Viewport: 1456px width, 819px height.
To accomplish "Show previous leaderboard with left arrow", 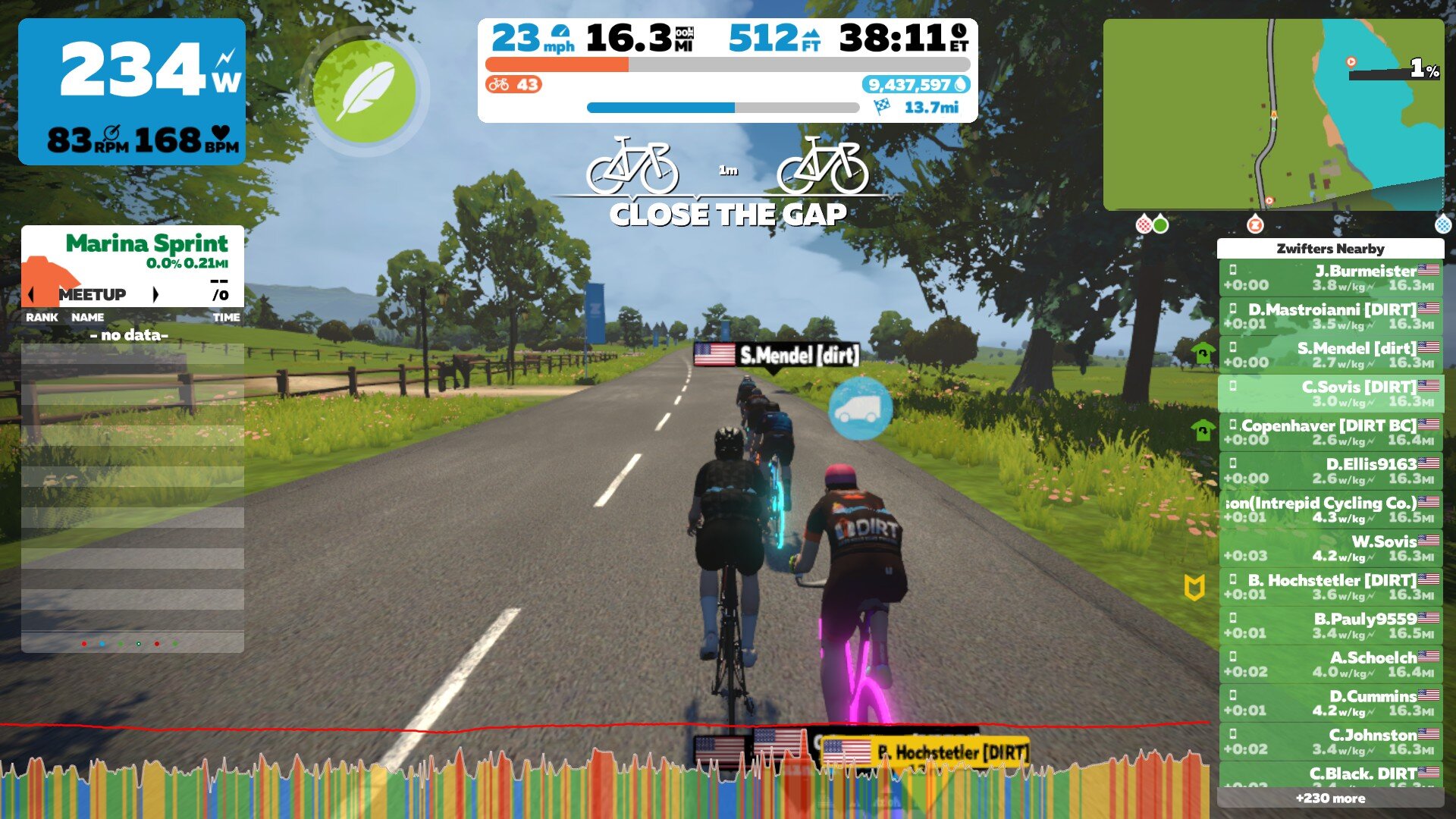I will pyautogui.click(x=31, y=294).
